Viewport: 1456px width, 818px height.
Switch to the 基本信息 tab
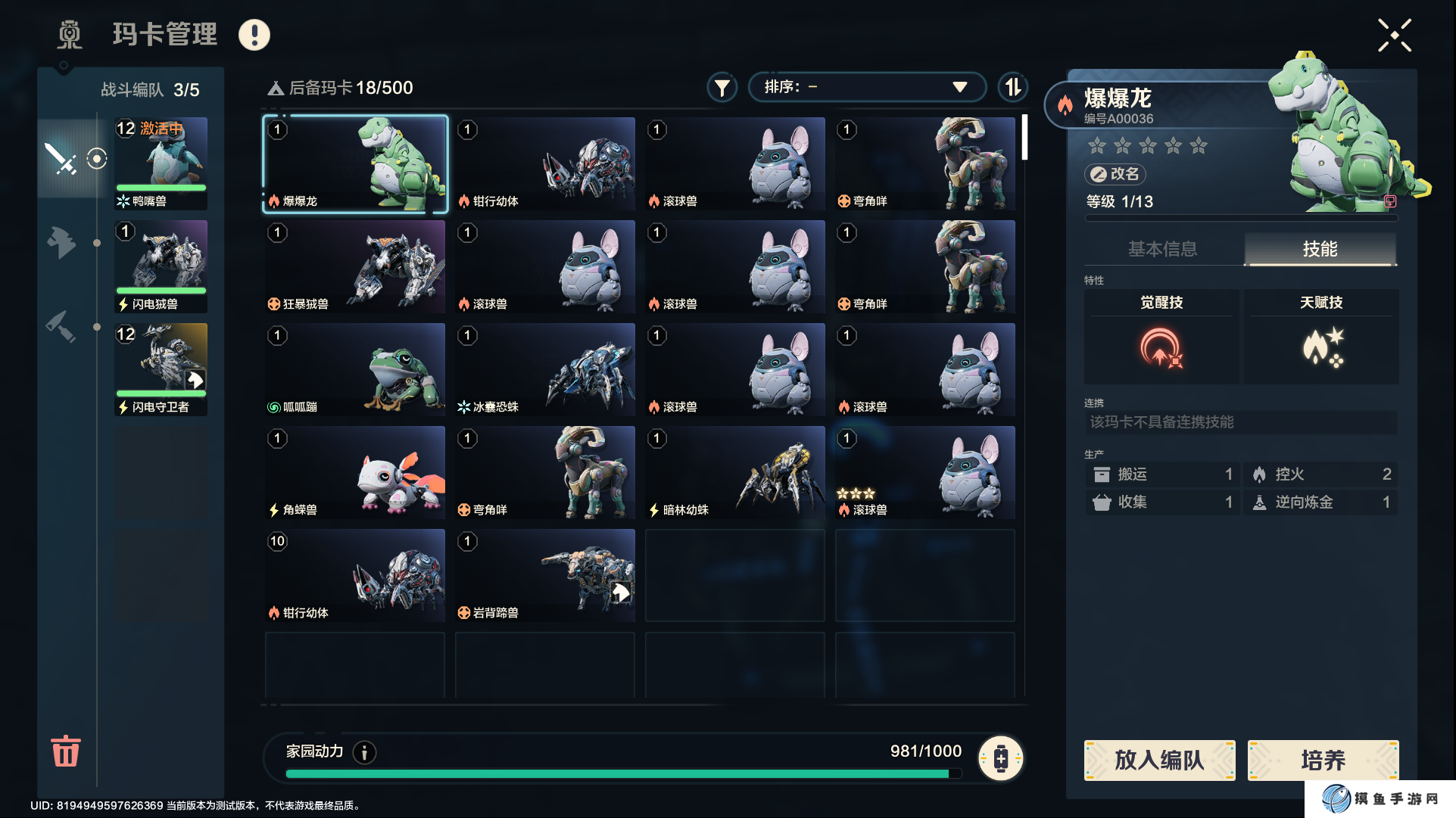click(x=1163, y=249)
